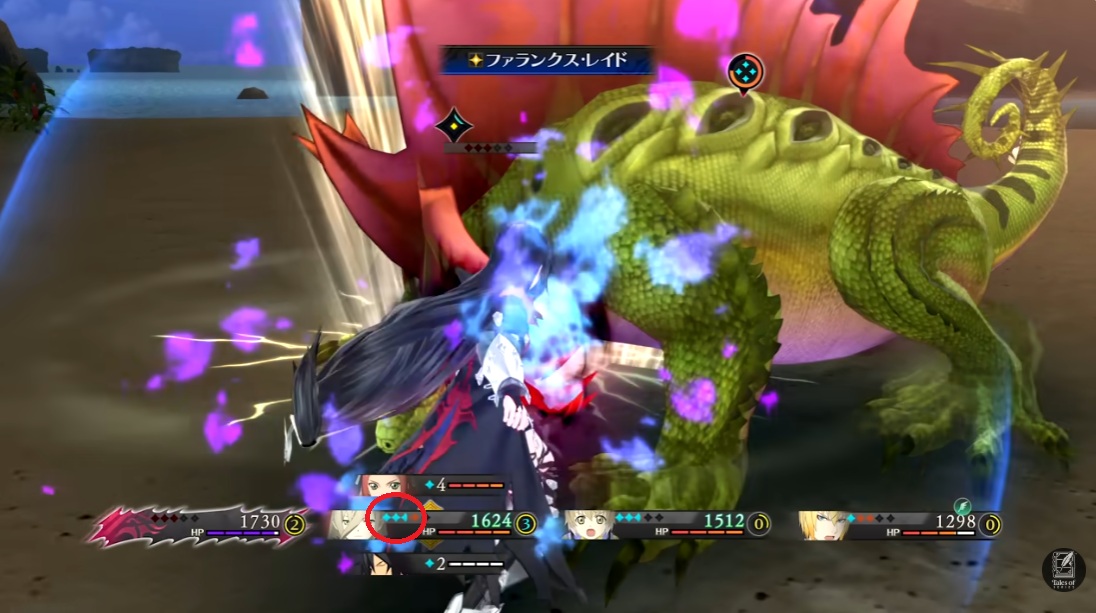Select the short blonde child party portrait
Viewport: 1096px width, 613px height.
[588, 524]
